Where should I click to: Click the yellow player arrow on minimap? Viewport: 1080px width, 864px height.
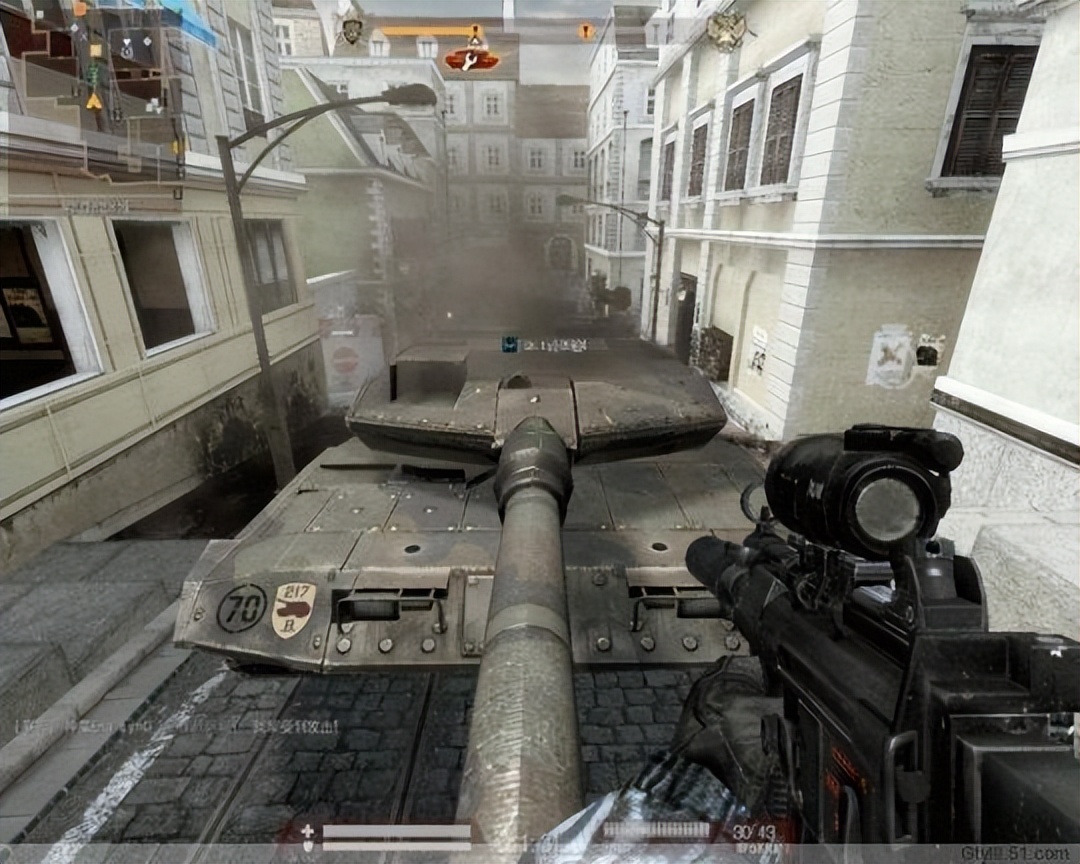(x=94, y=100)
